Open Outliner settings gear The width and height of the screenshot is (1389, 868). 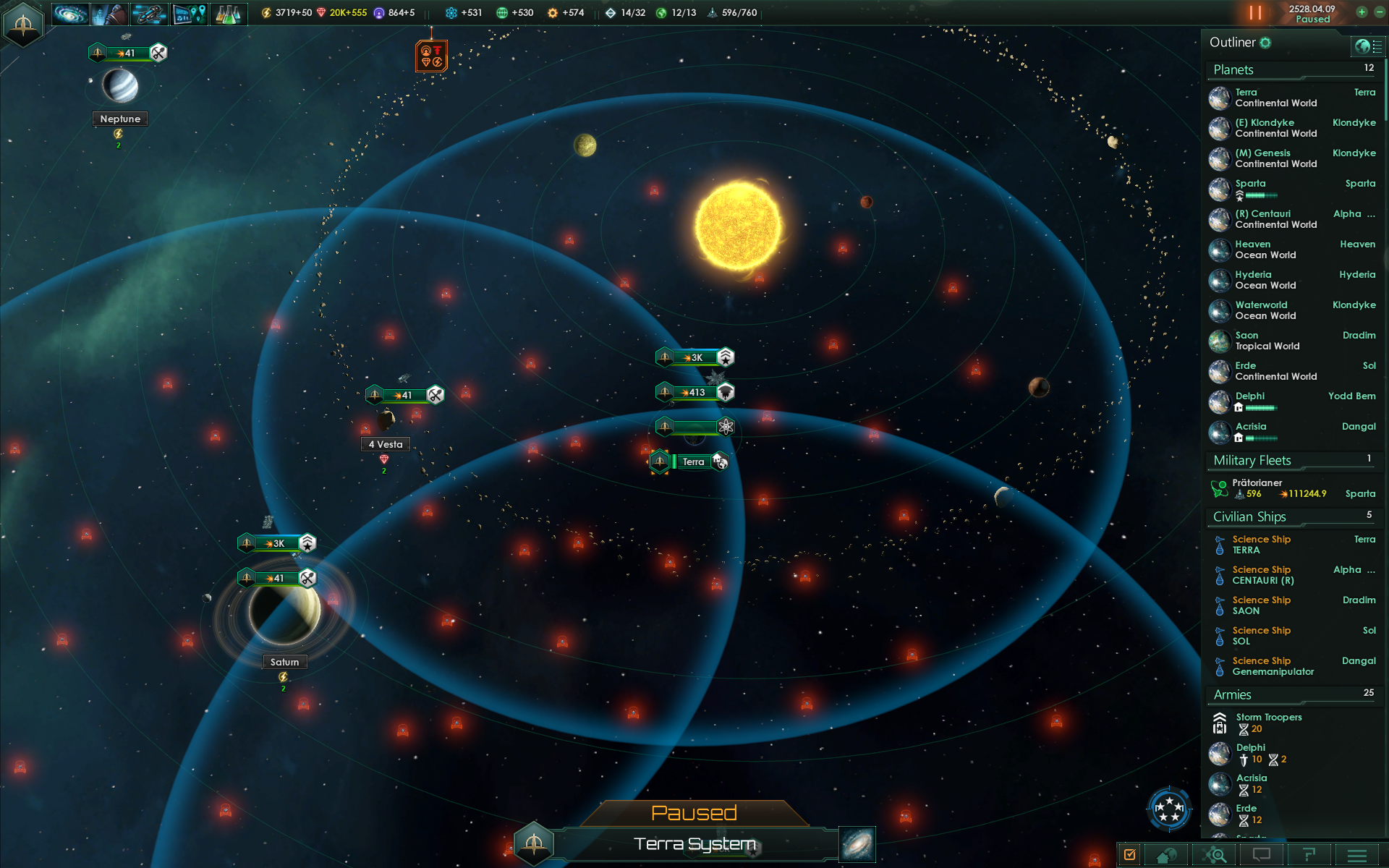pos(1265,43)
